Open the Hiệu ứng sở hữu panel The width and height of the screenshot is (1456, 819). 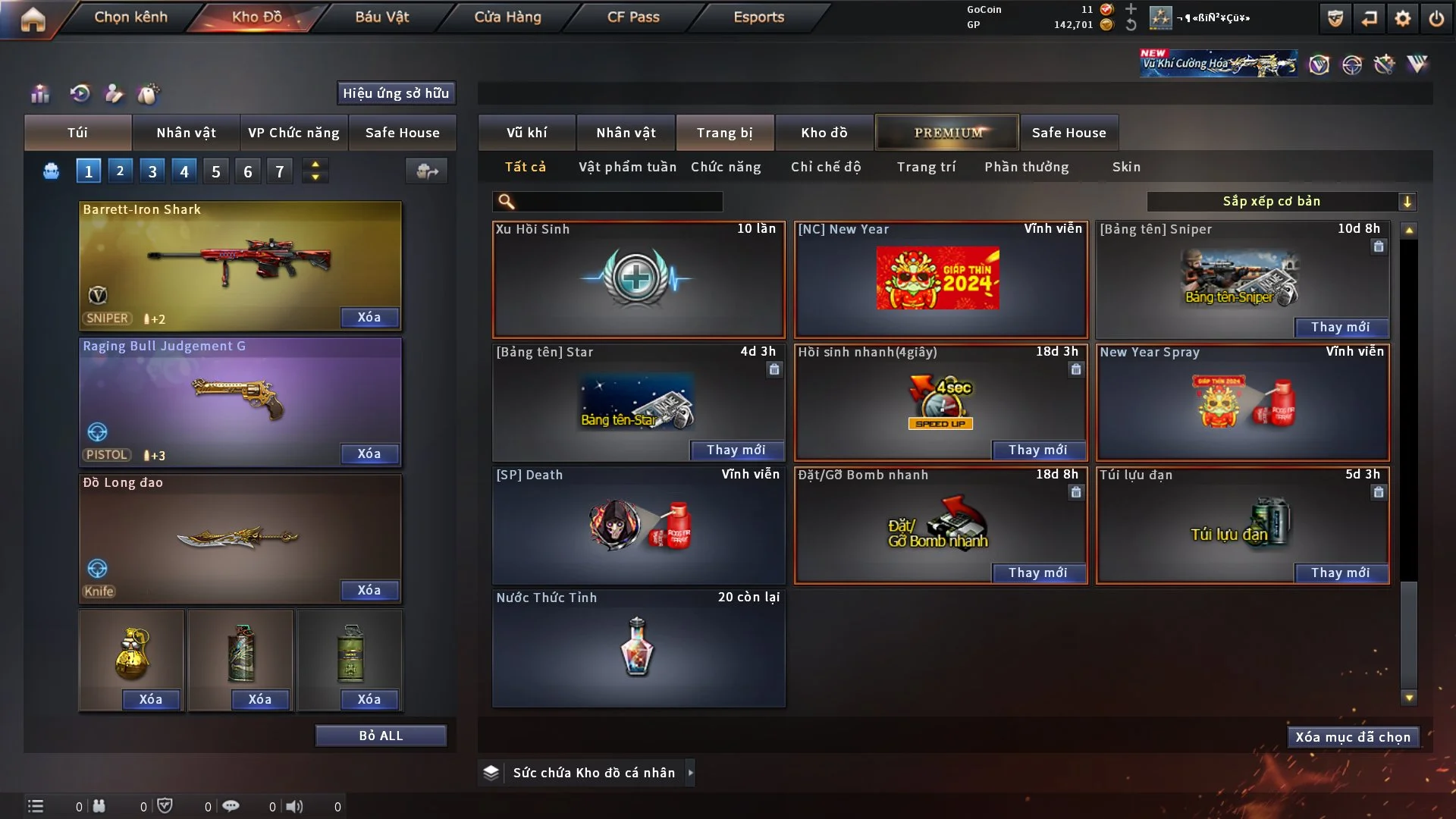(396, 93)
